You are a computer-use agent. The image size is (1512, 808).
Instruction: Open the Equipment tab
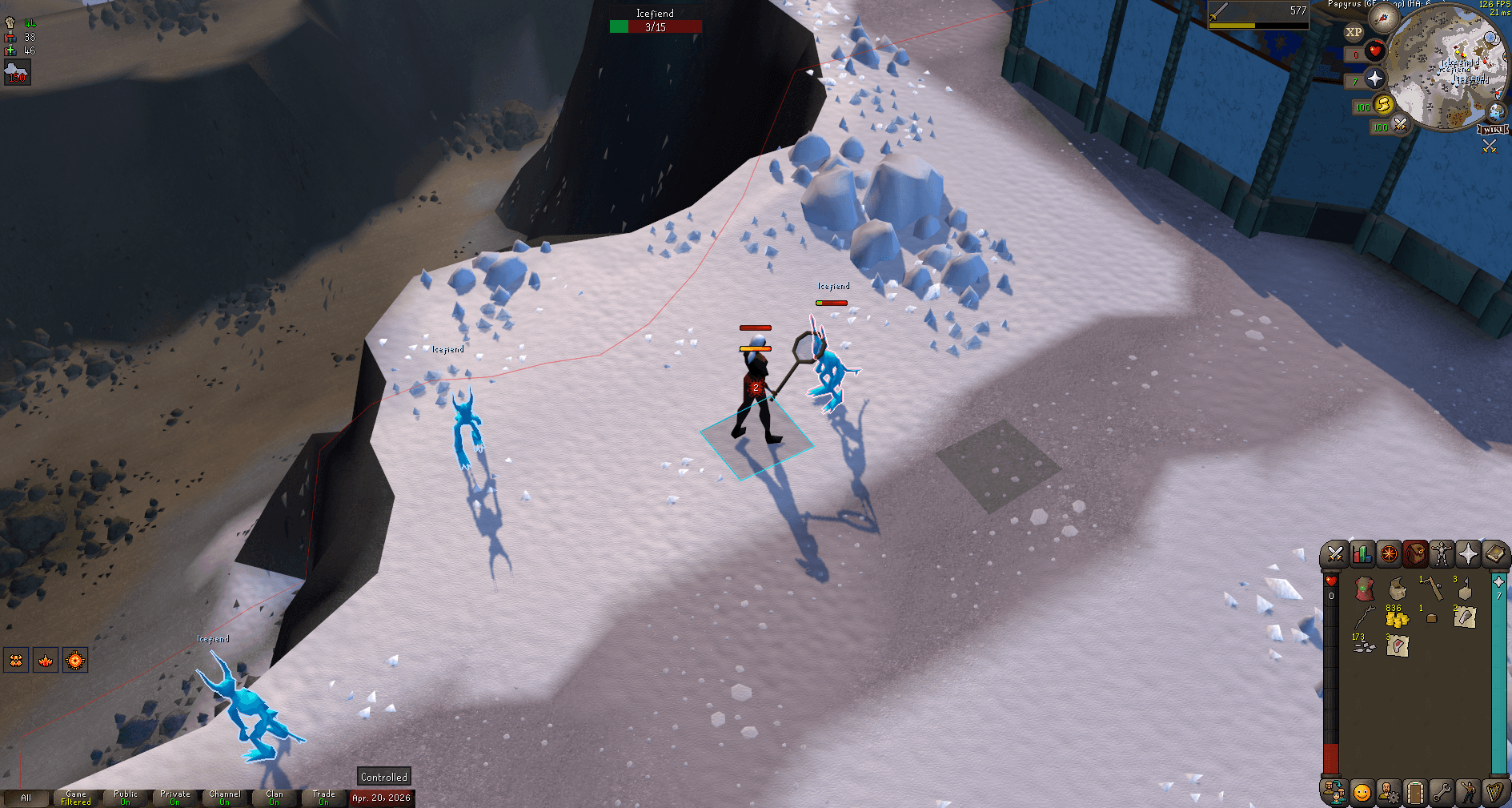pyautogui.click(x=1441, y=553)
